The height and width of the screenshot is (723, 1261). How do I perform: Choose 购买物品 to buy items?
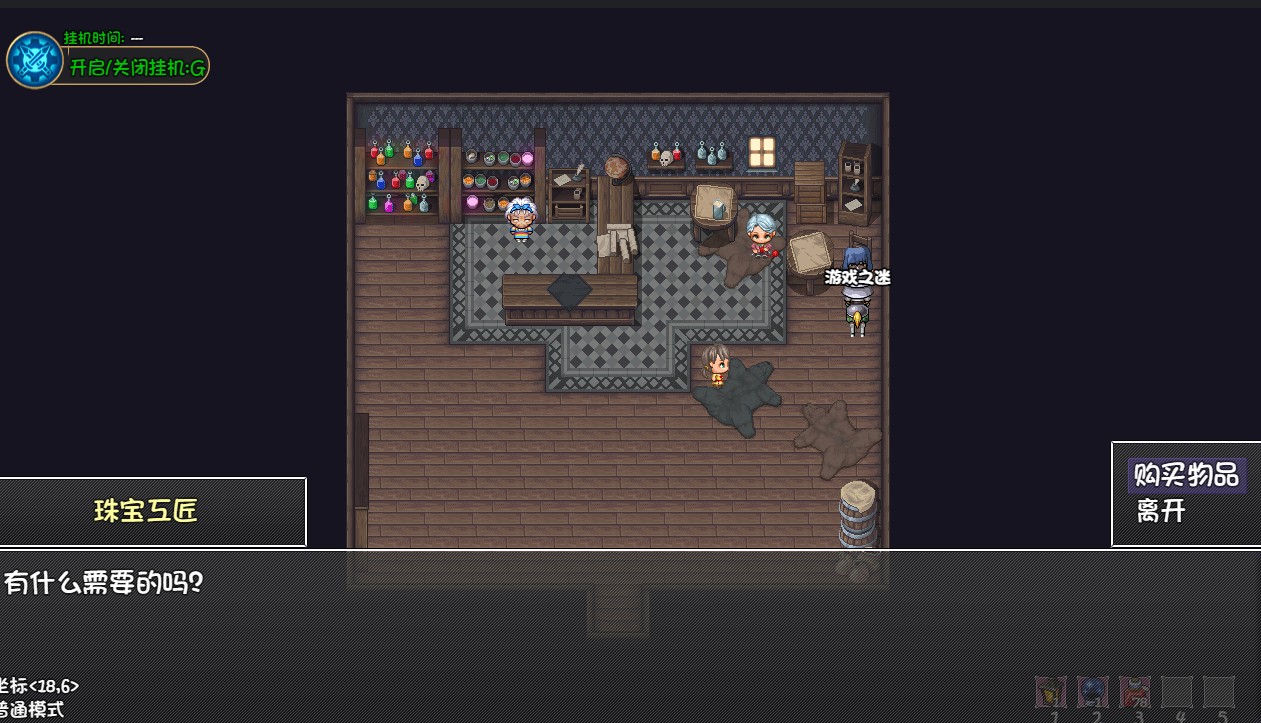pos(1186,475)
